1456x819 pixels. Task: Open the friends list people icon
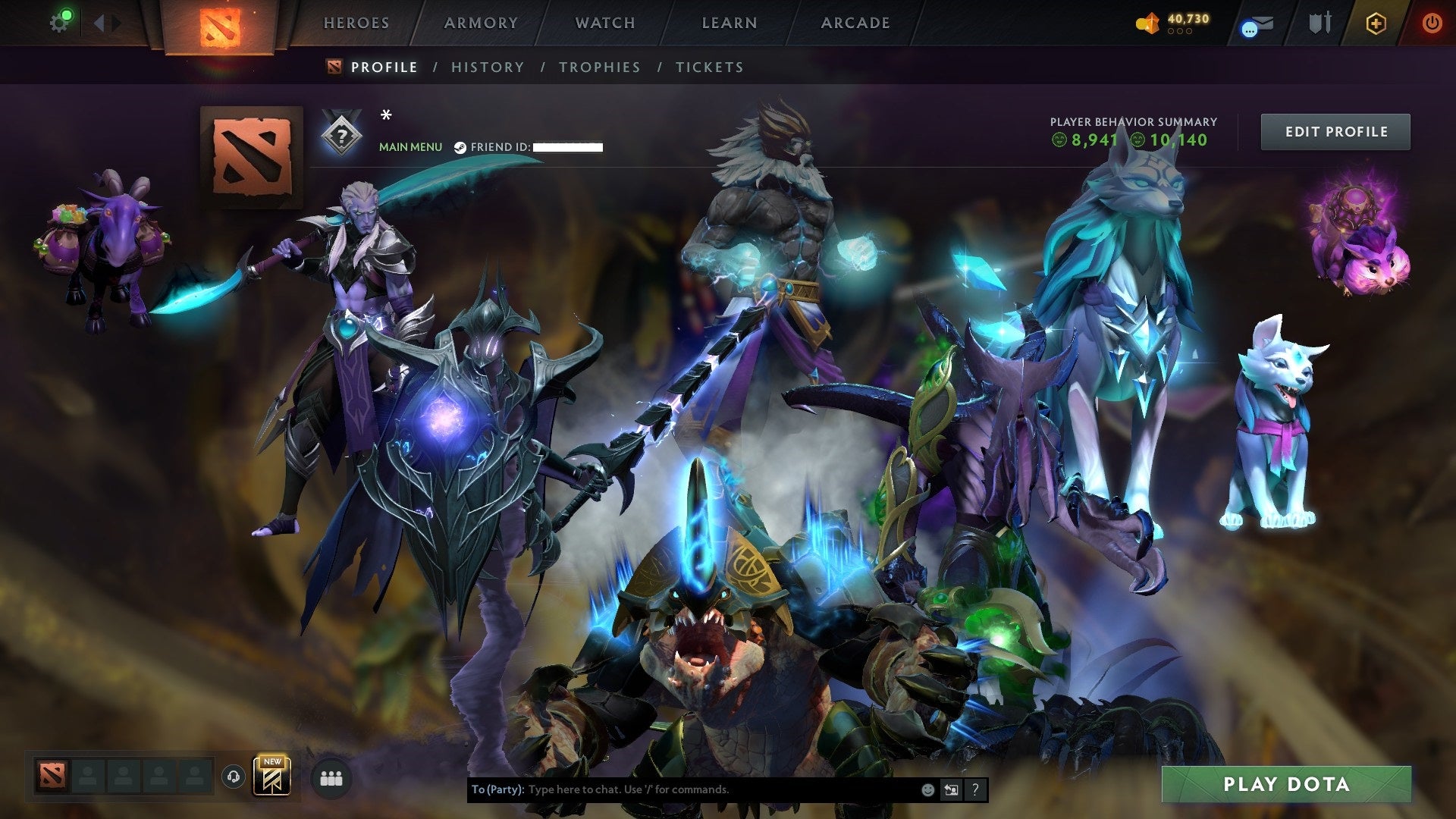(x=330, y=780)
